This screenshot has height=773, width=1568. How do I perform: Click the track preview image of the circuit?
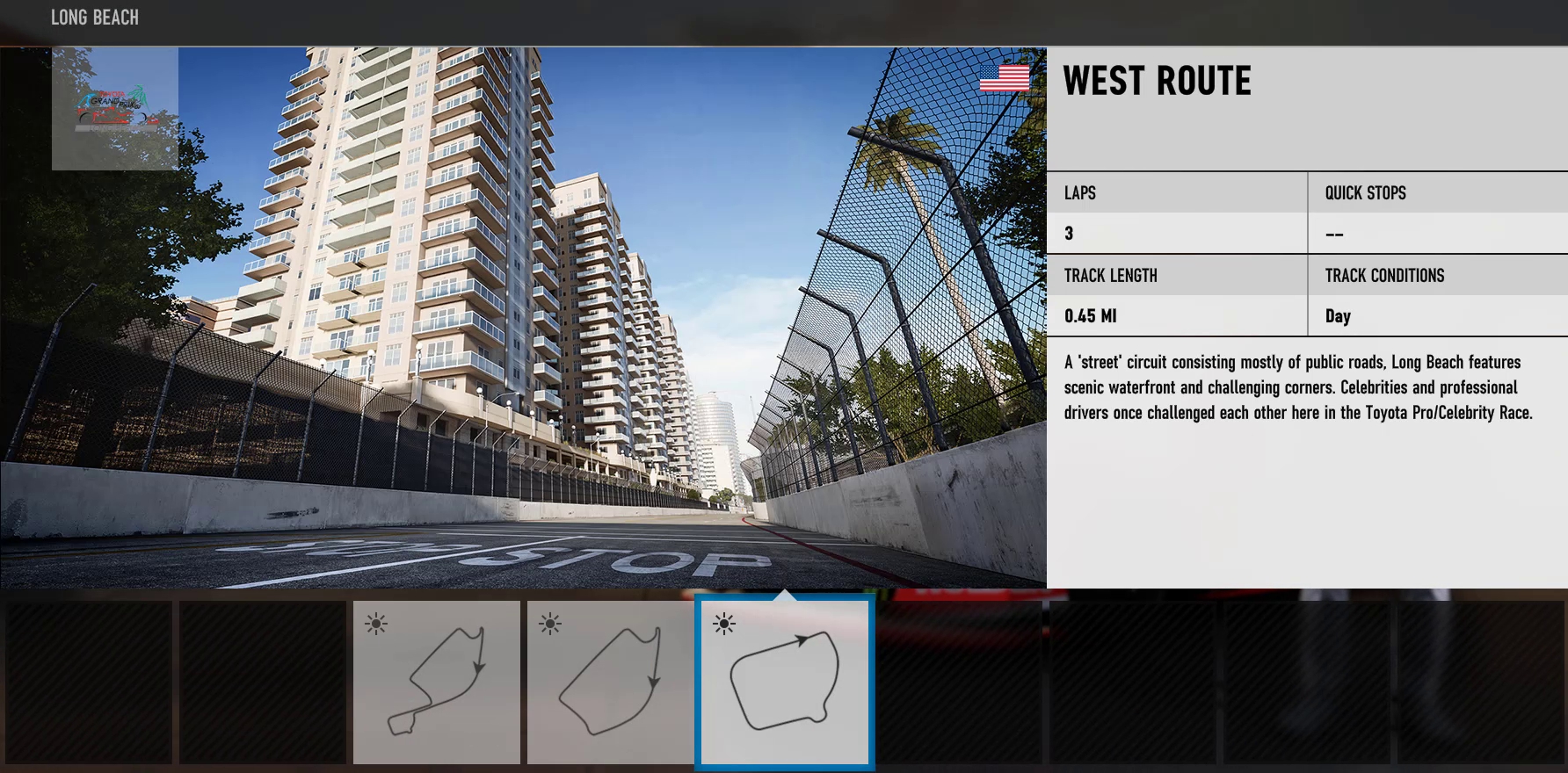(x=523, y=325)
